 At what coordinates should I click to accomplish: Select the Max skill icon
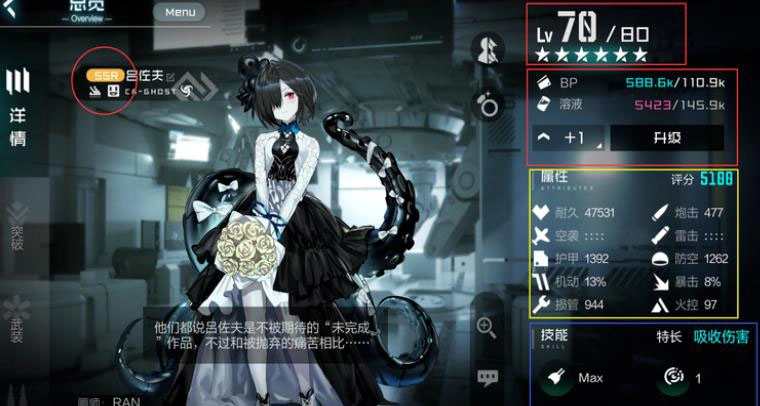click(553, 377)
